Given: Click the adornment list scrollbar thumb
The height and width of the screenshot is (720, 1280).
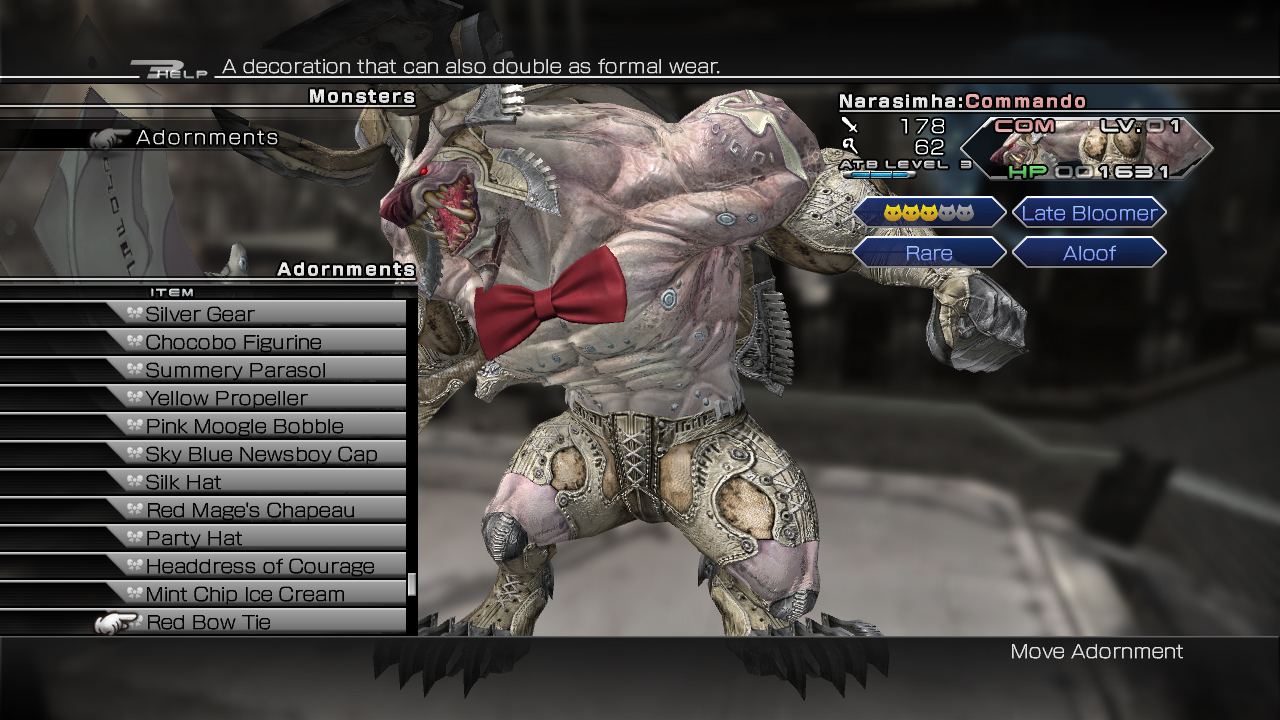Looking at the screenshot, I should [411, 584].
